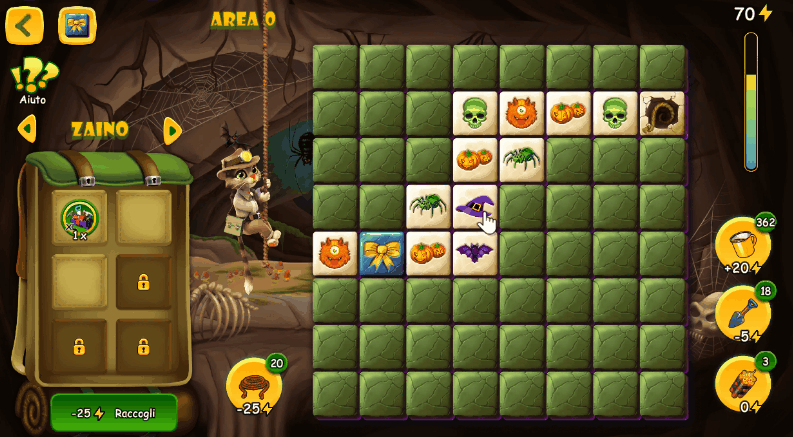The width and height of the screenshot is (793, 437).
Task: Tap the cave burrow tile
Action: 662,114
